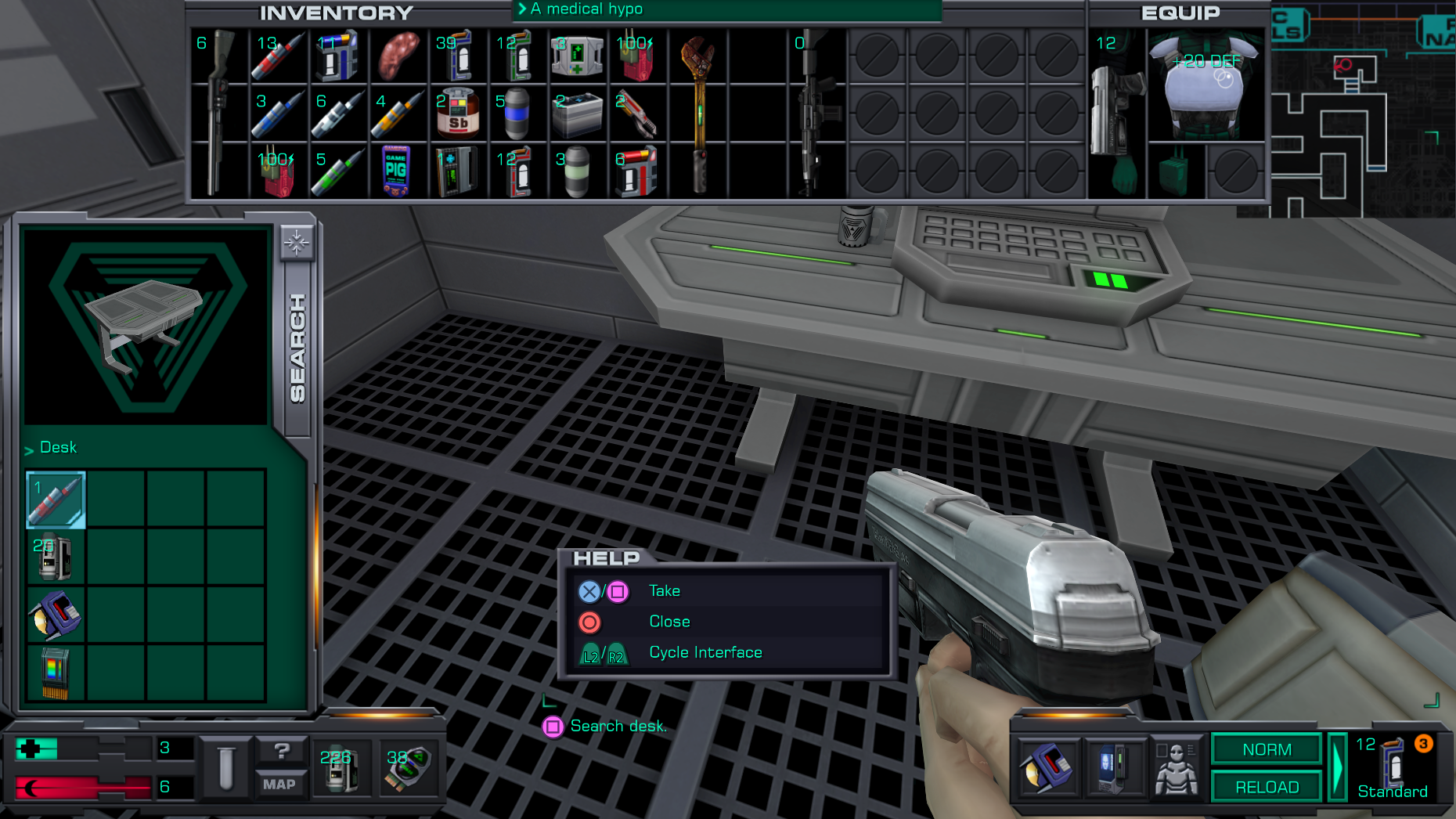Viewport: 1456px width, 819px height.
Task: Pick up the rainbow circuit board in desk
Action: (x=56, y=673)
